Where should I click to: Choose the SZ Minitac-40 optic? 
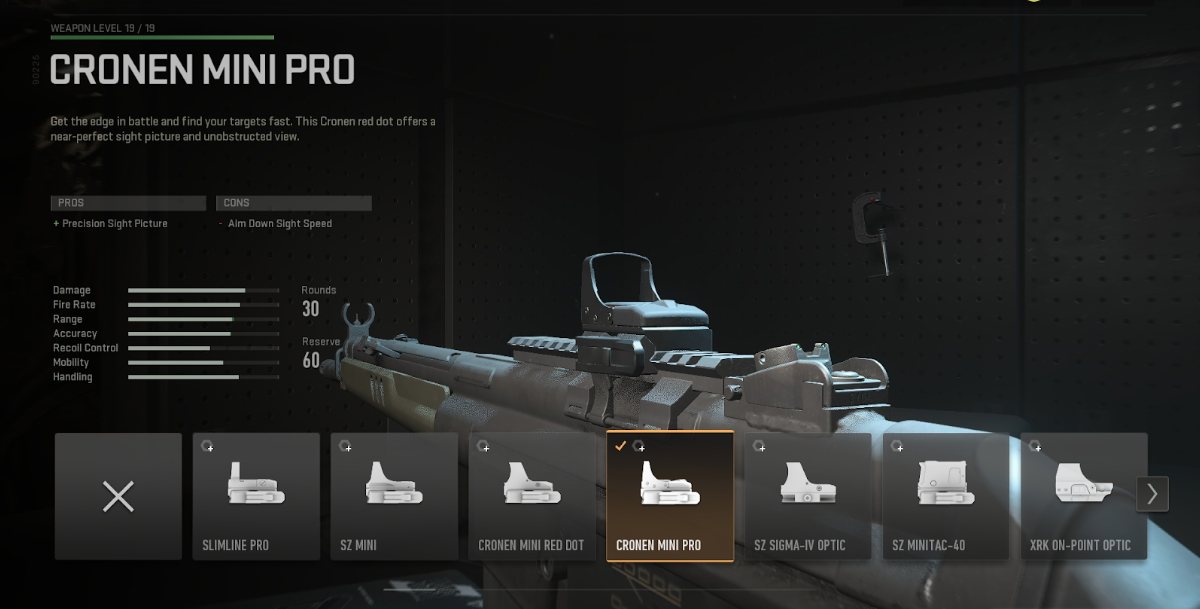coord(946,496)
